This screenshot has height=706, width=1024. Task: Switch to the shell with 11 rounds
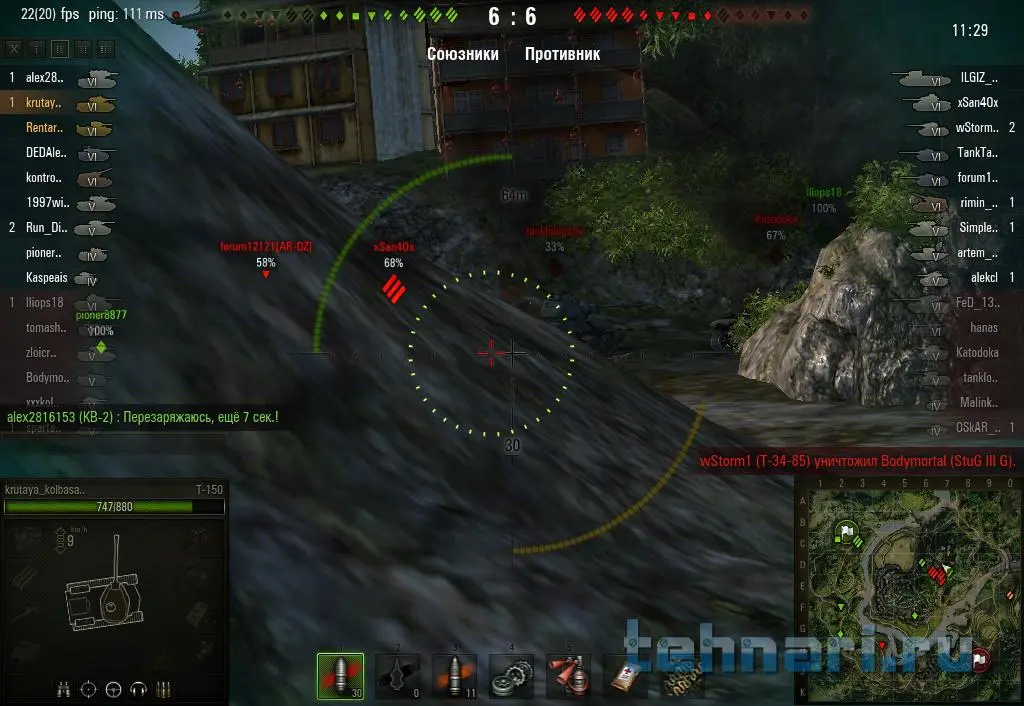[455, 676]
